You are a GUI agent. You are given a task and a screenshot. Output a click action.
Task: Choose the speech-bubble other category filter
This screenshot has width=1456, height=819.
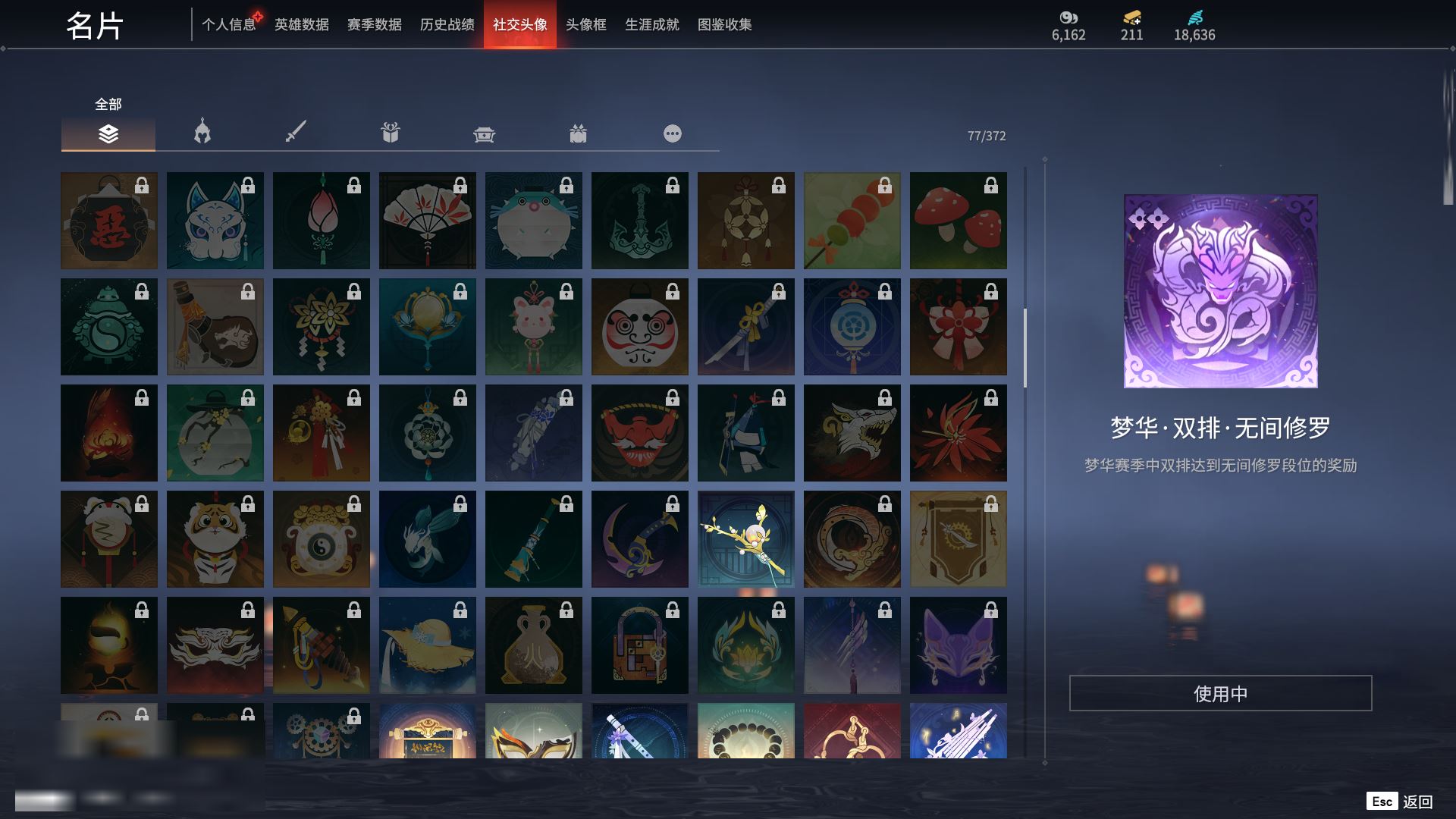[673, 134]
